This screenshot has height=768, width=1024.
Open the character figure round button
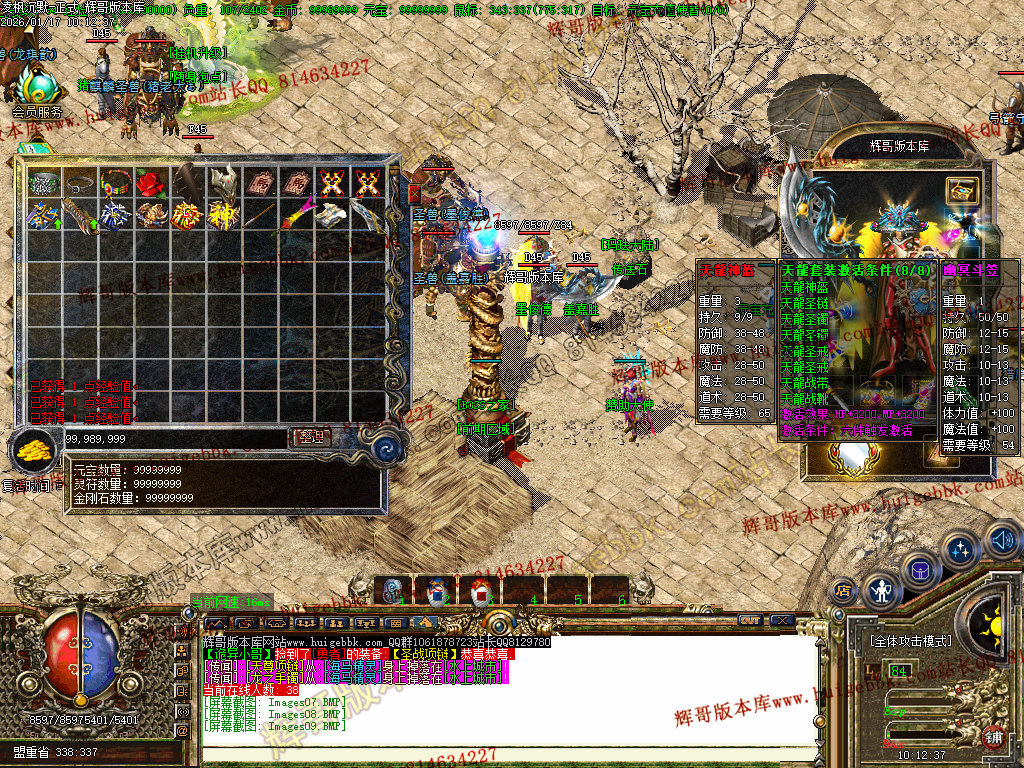point(880,592)
